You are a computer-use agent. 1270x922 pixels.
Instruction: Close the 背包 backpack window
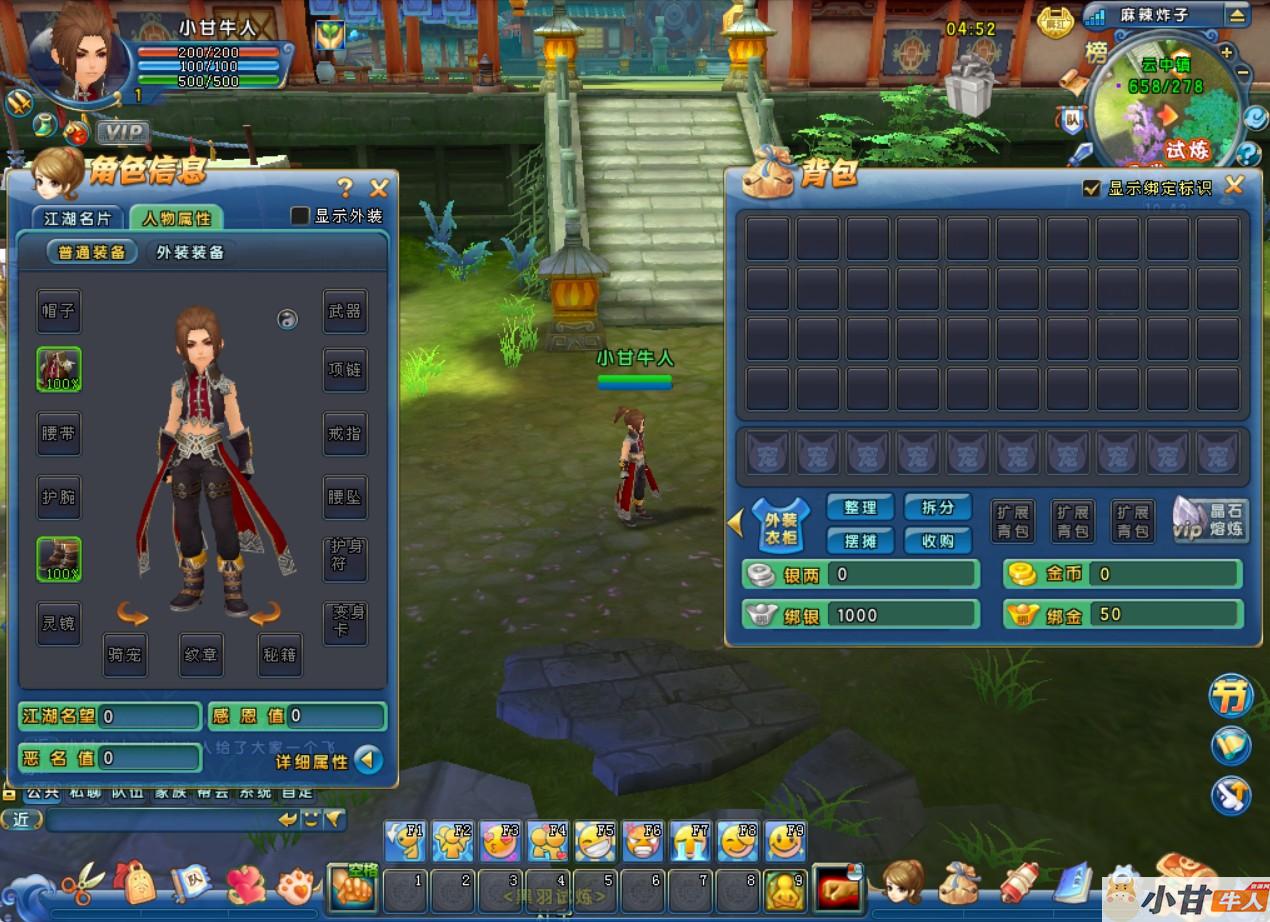click(1235, 185)
